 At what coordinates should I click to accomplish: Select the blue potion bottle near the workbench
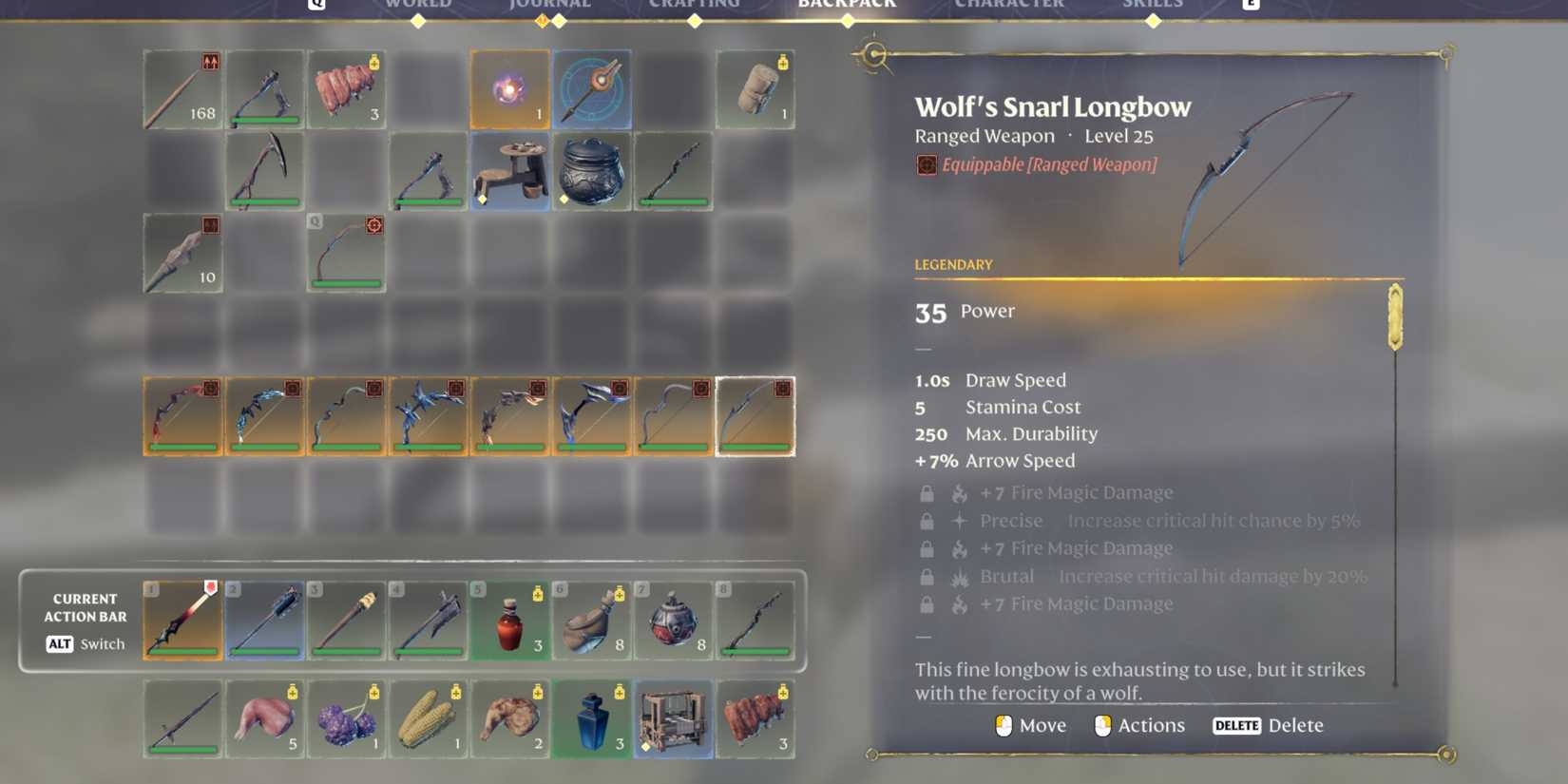click(591, 720)
